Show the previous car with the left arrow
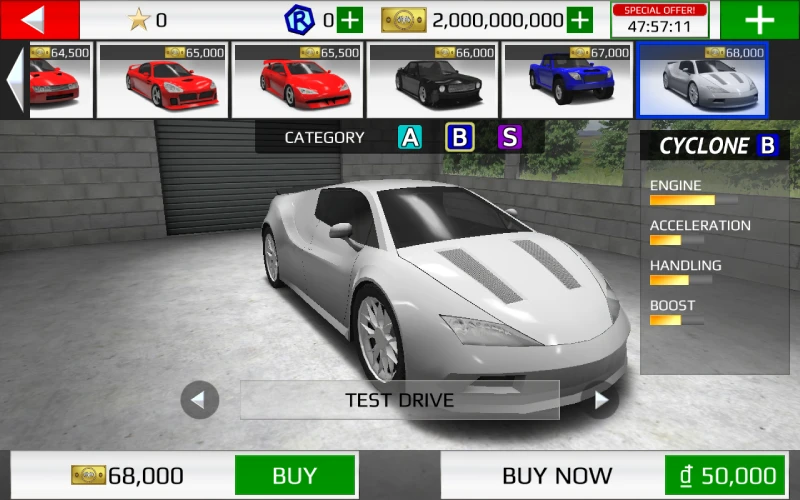This screenshot has height=500, width=800. [199, 400]
